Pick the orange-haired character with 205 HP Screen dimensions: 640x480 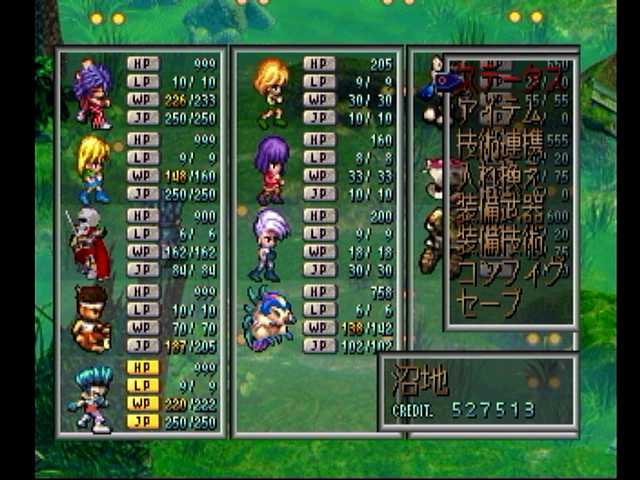coord(270,92)
